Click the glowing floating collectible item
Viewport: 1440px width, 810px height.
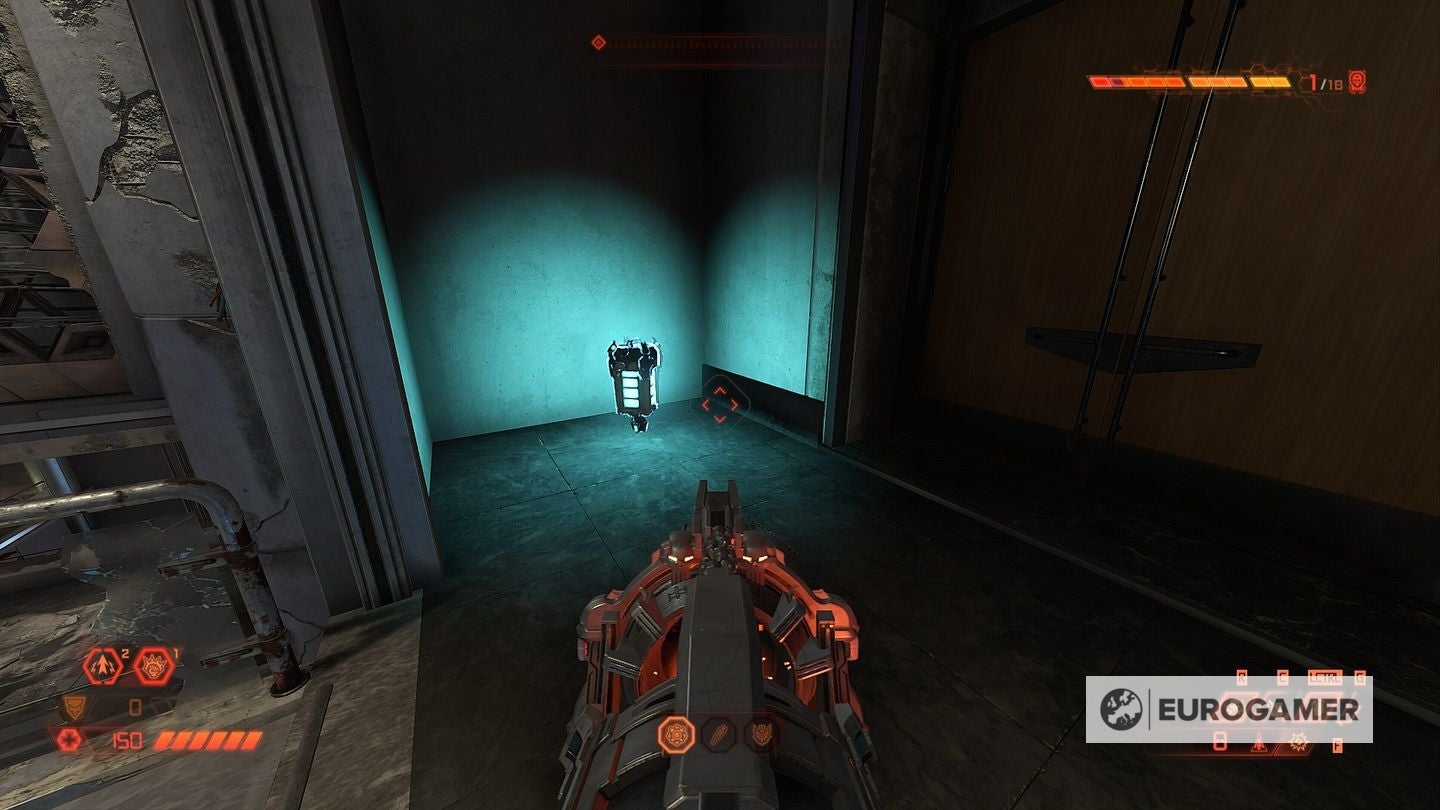coord(634,381)
